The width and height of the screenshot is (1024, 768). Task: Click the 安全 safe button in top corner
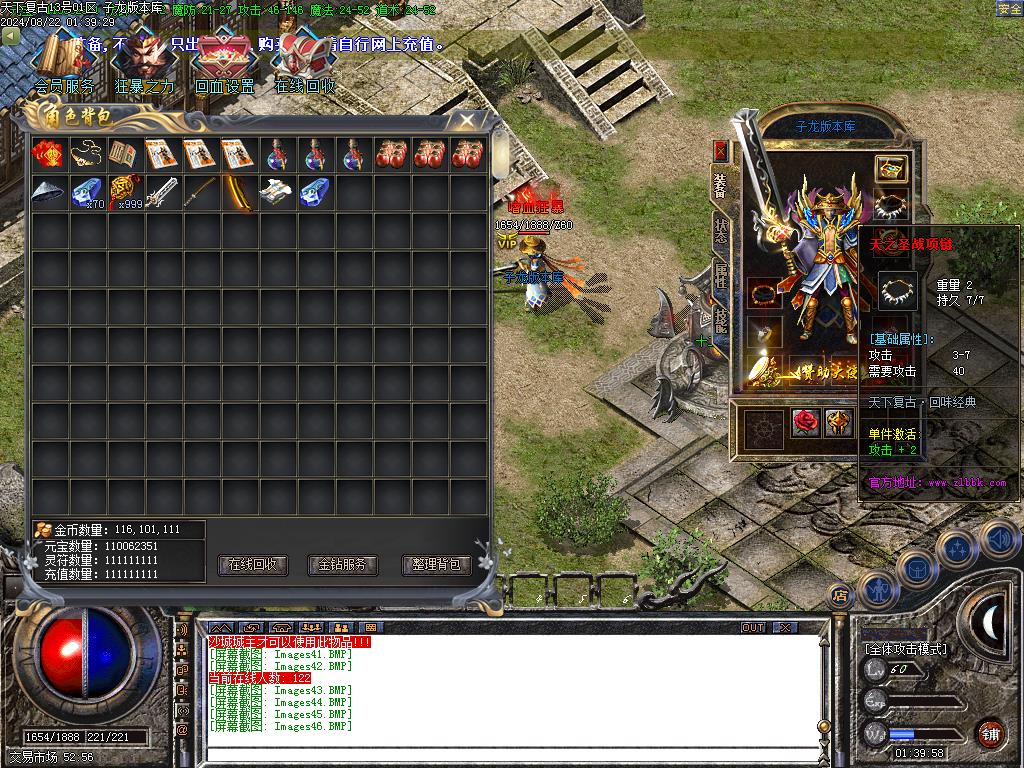coord(1009,9)
